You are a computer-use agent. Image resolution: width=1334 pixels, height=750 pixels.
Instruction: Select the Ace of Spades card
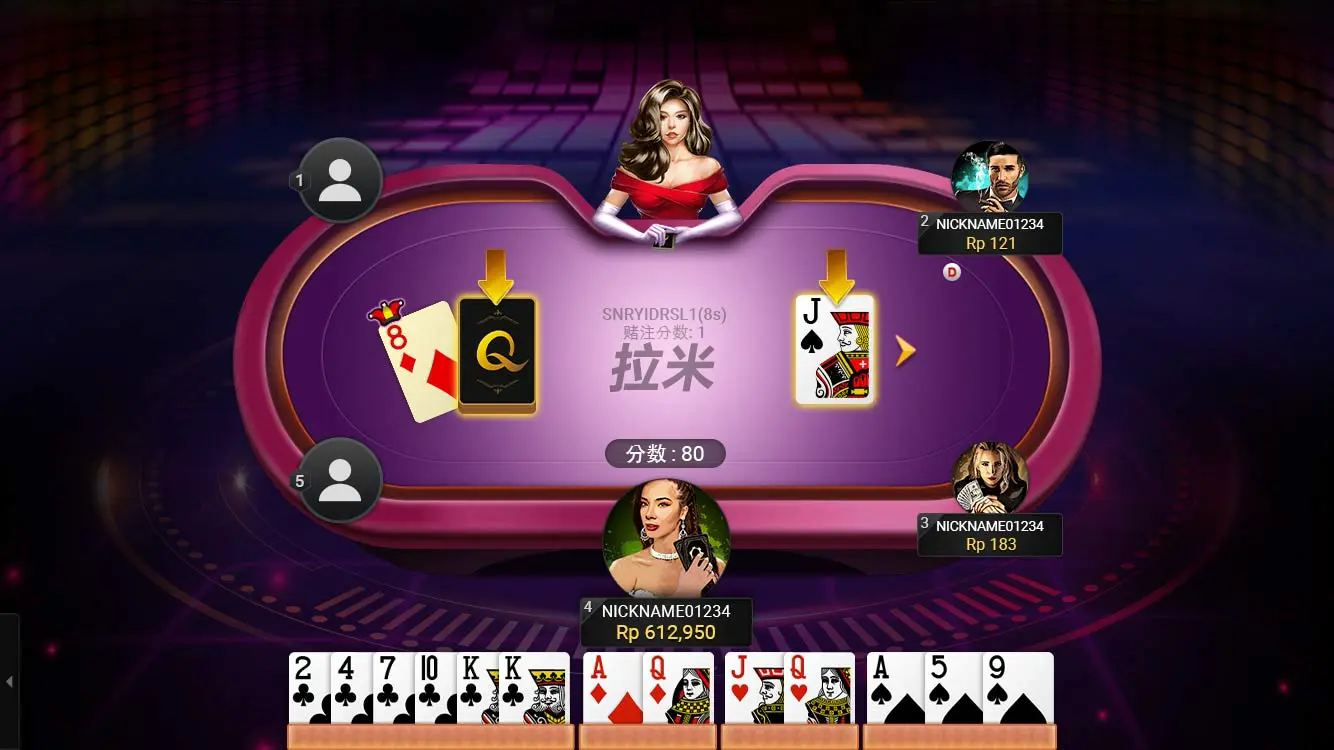[894, 688]
